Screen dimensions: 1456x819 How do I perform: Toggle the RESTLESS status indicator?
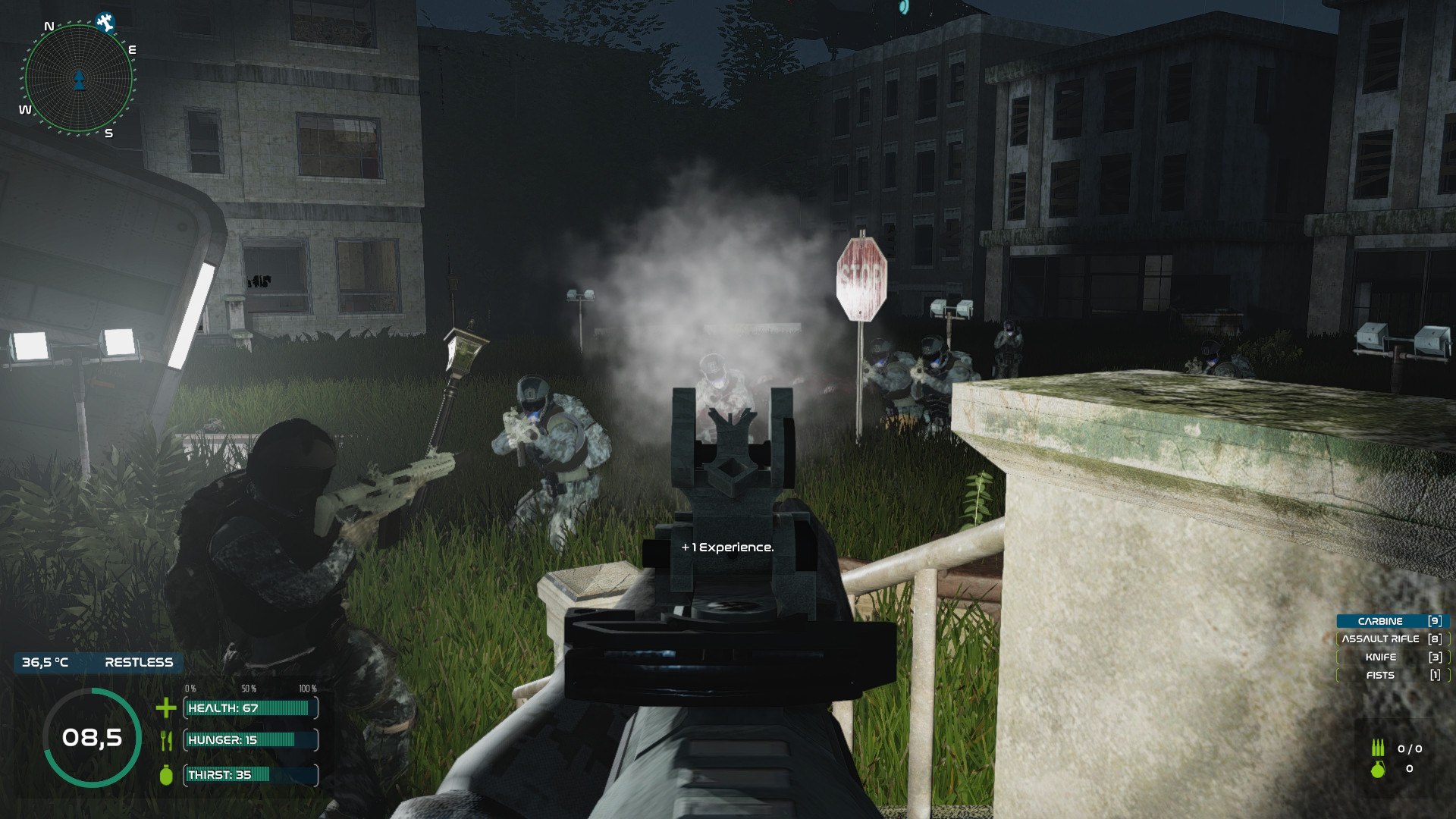point(137,662)
